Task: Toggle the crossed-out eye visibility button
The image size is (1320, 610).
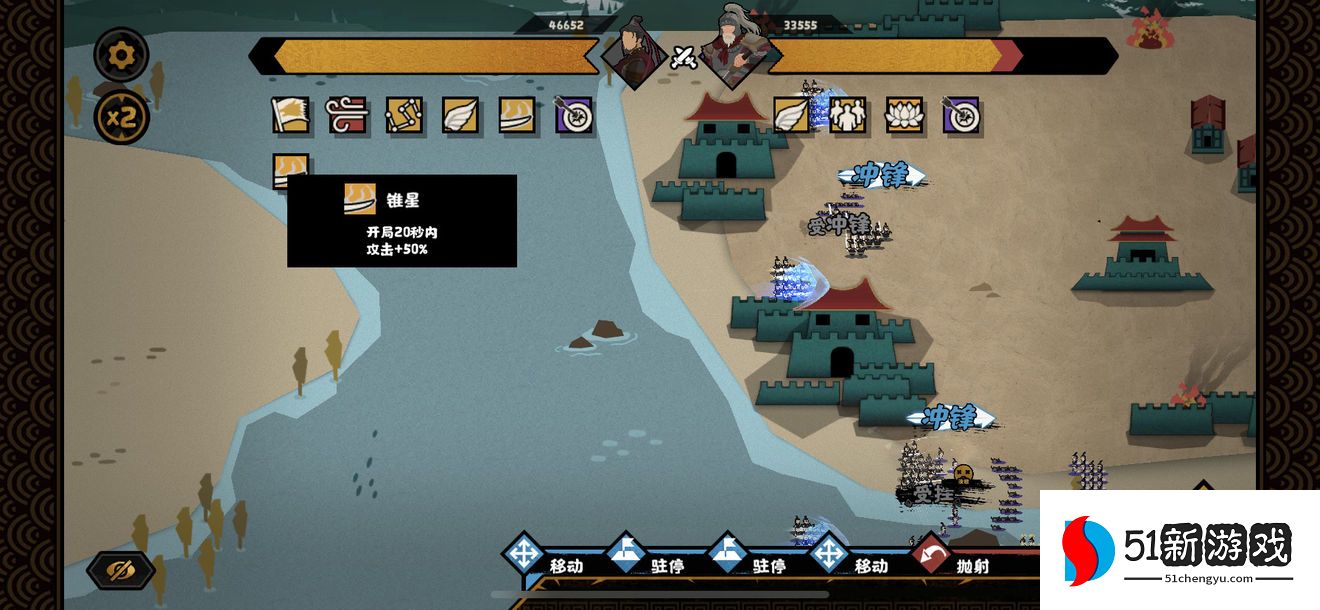Action: point(121,570)
